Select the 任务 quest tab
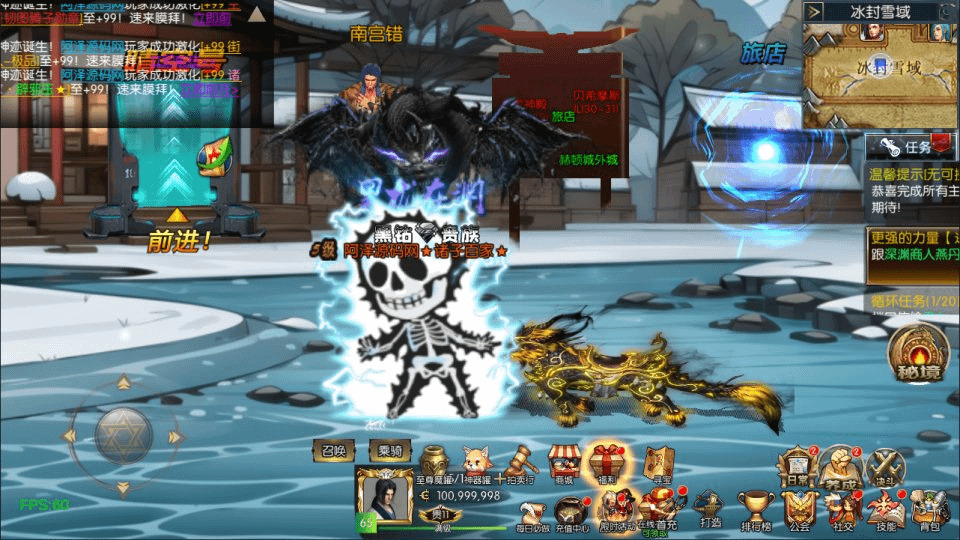 pyautogui.click(x=910, y=147)
